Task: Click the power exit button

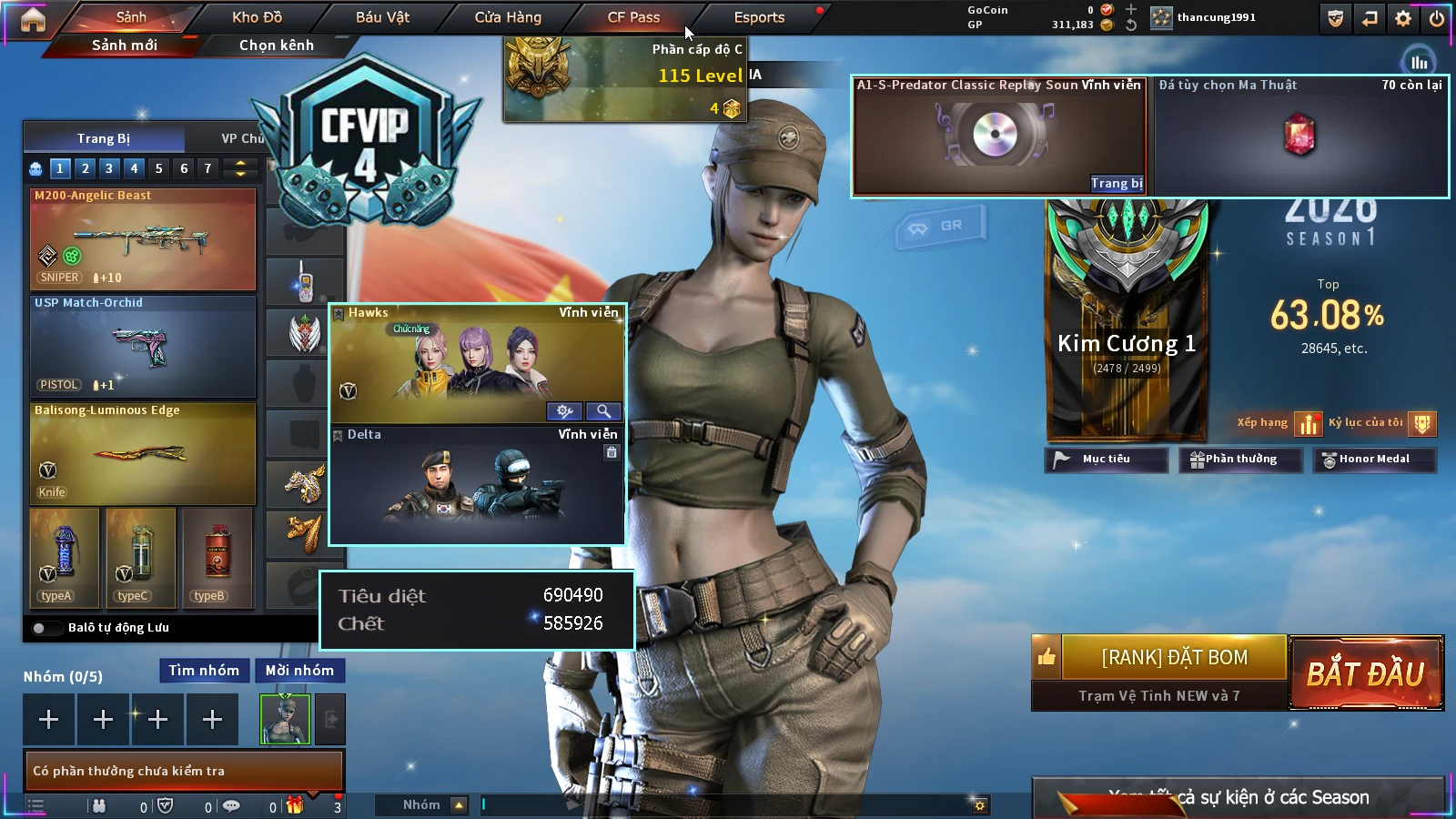Action: pyautogui.click(x=1436, y=18)
